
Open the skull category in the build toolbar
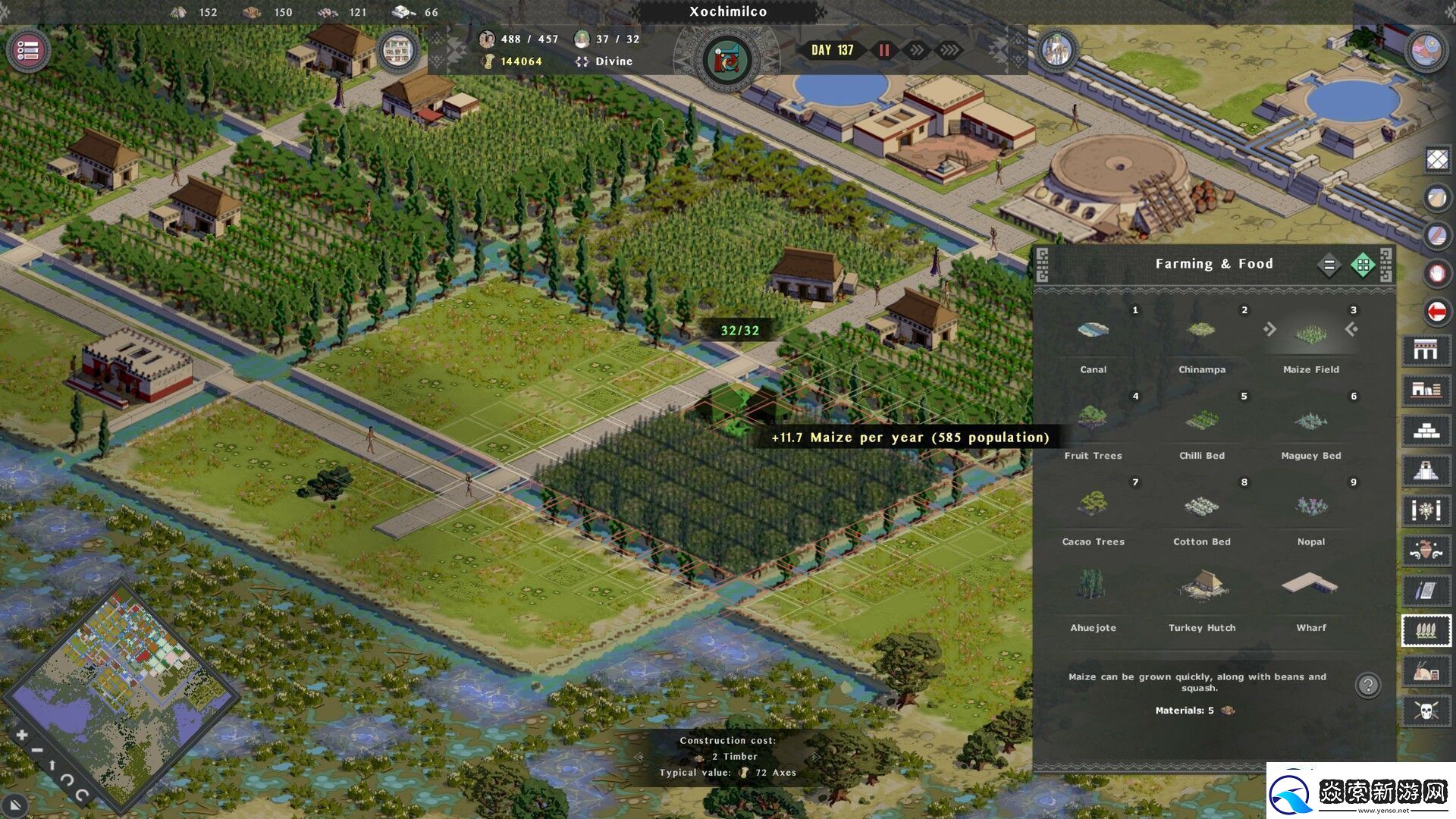(x=1426, y=711)
